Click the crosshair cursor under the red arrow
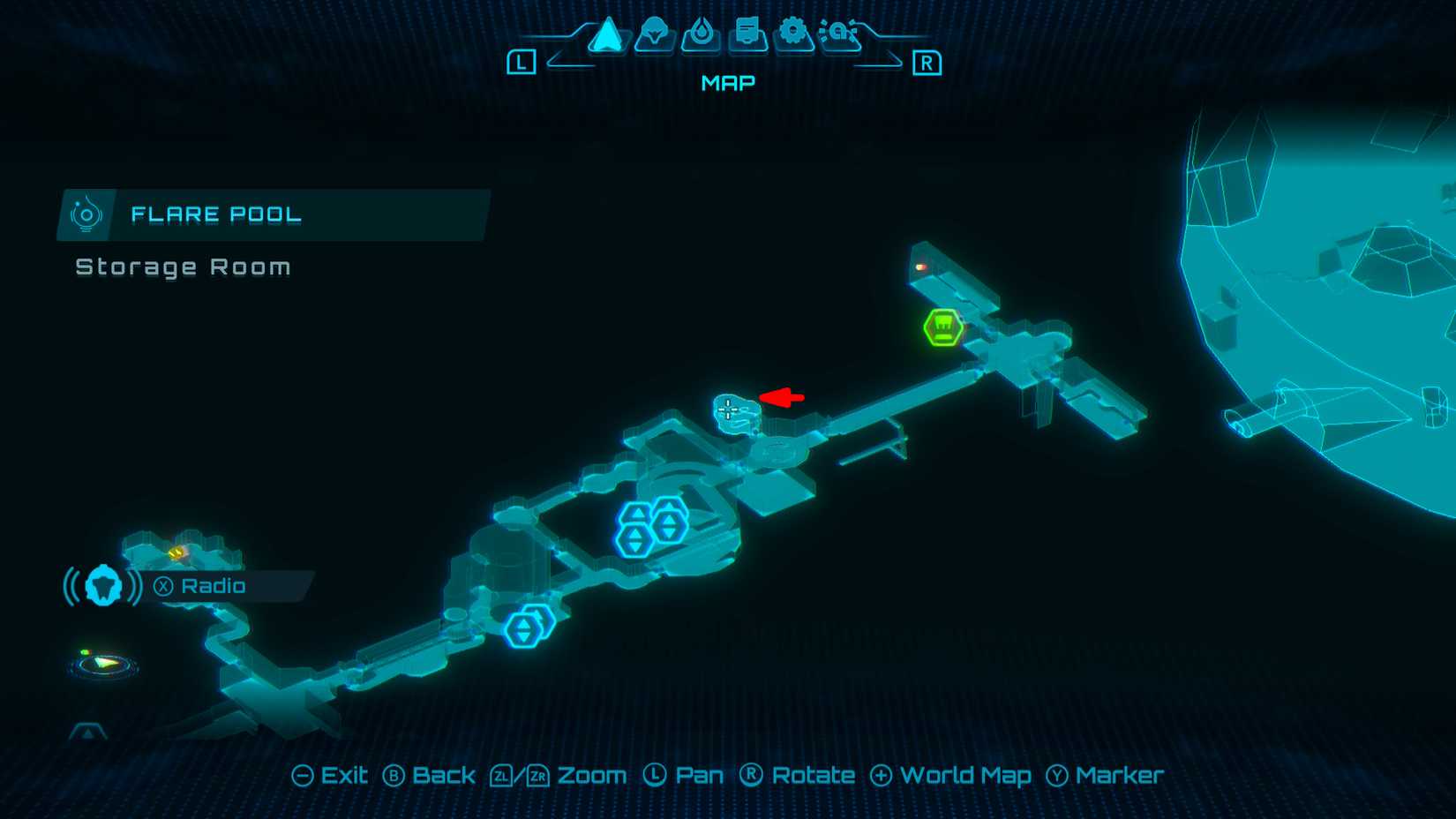This screenshot has width=1456, height=819. (x=727, y=409)
